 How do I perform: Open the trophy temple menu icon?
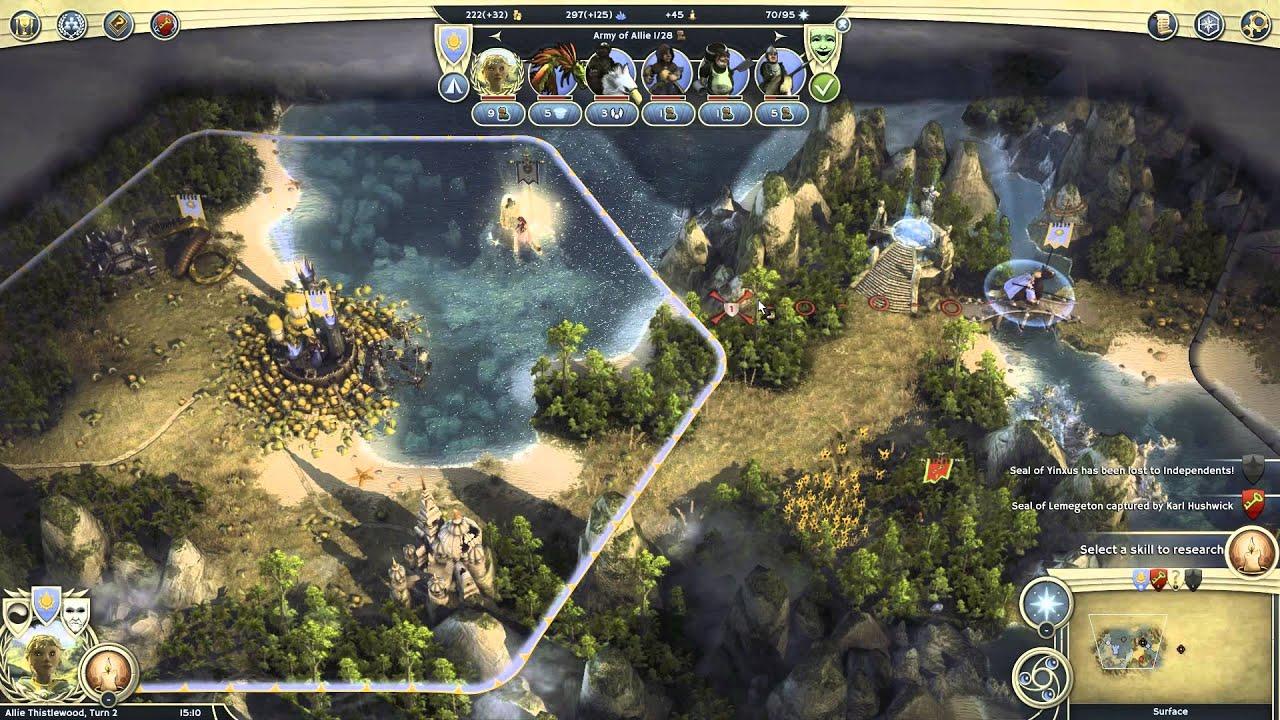click(x=24, y=25)
